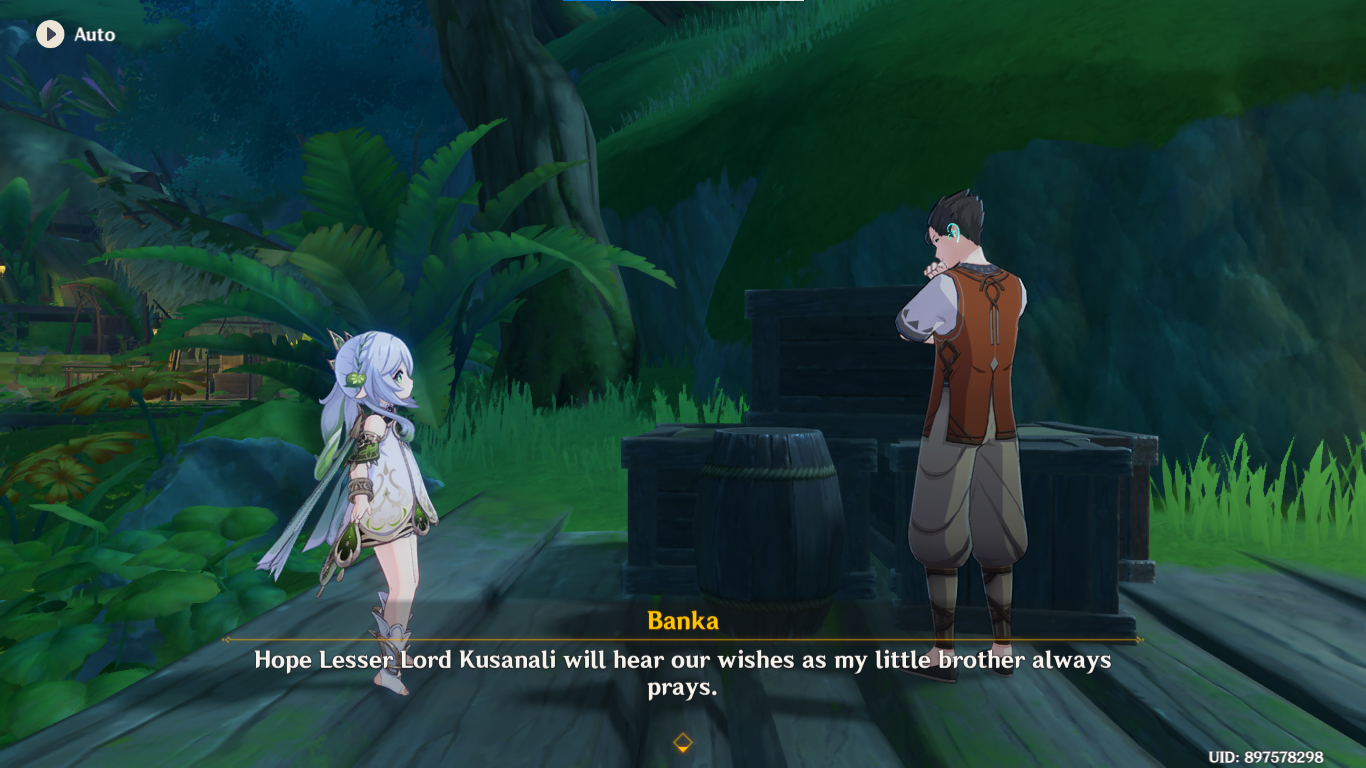
Task: Advance the dialogue by clicking the text
Action: tap(683, 670)
